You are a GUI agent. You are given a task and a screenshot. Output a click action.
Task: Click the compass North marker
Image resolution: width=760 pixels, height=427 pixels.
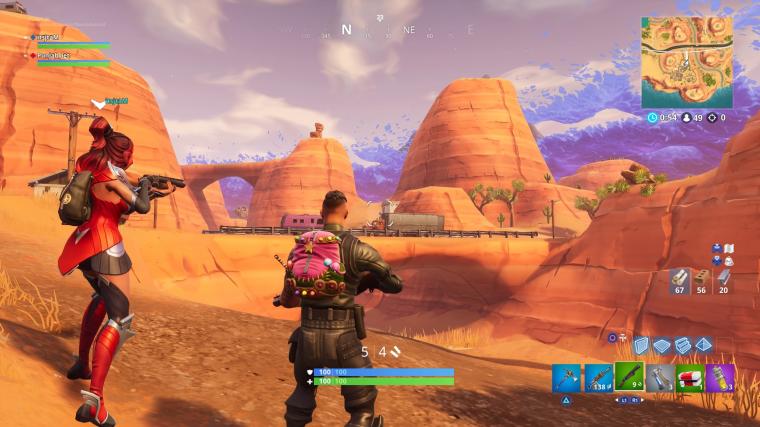point(346,30)
